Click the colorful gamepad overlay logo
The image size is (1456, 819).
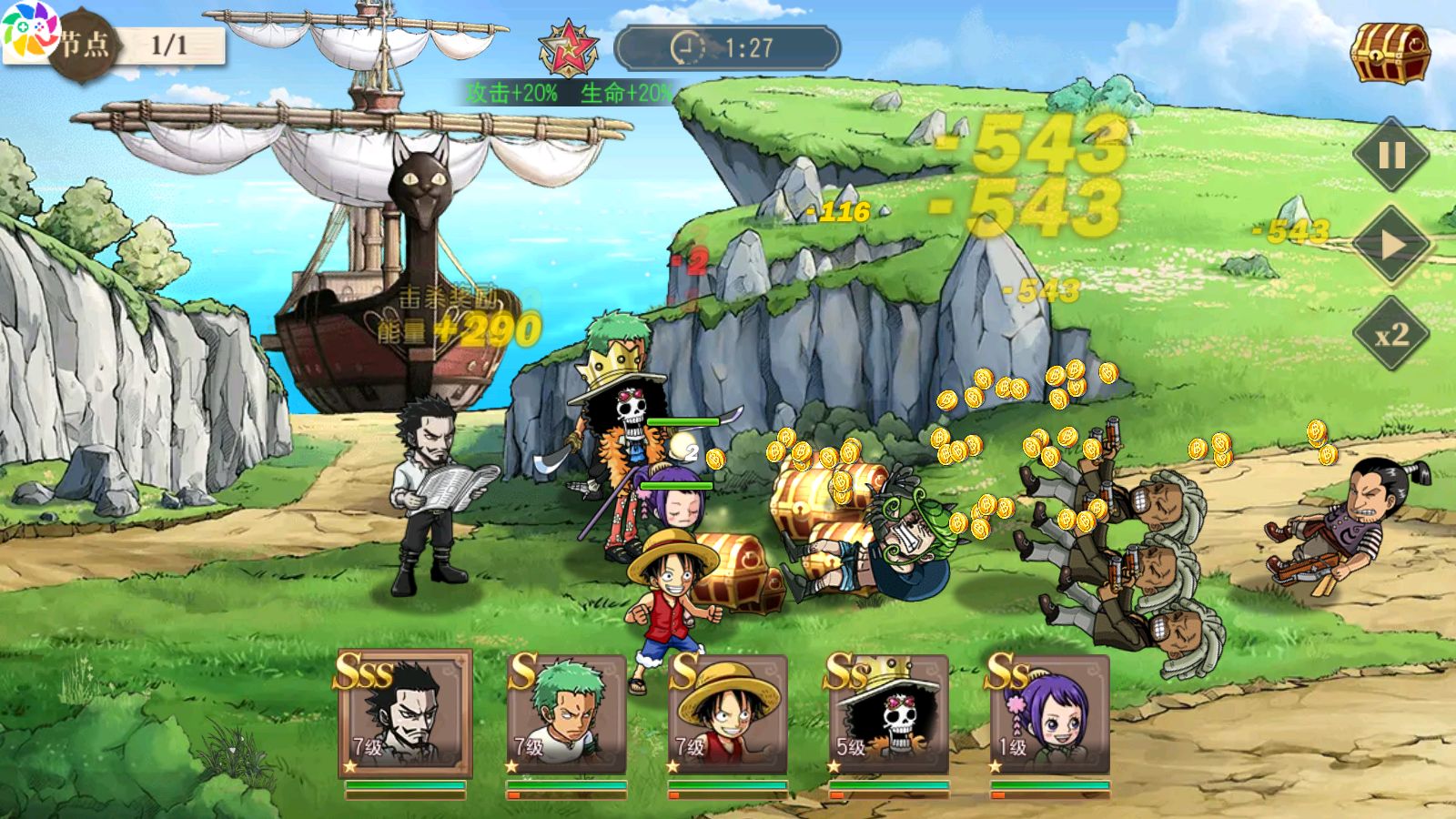click(30, 33)
